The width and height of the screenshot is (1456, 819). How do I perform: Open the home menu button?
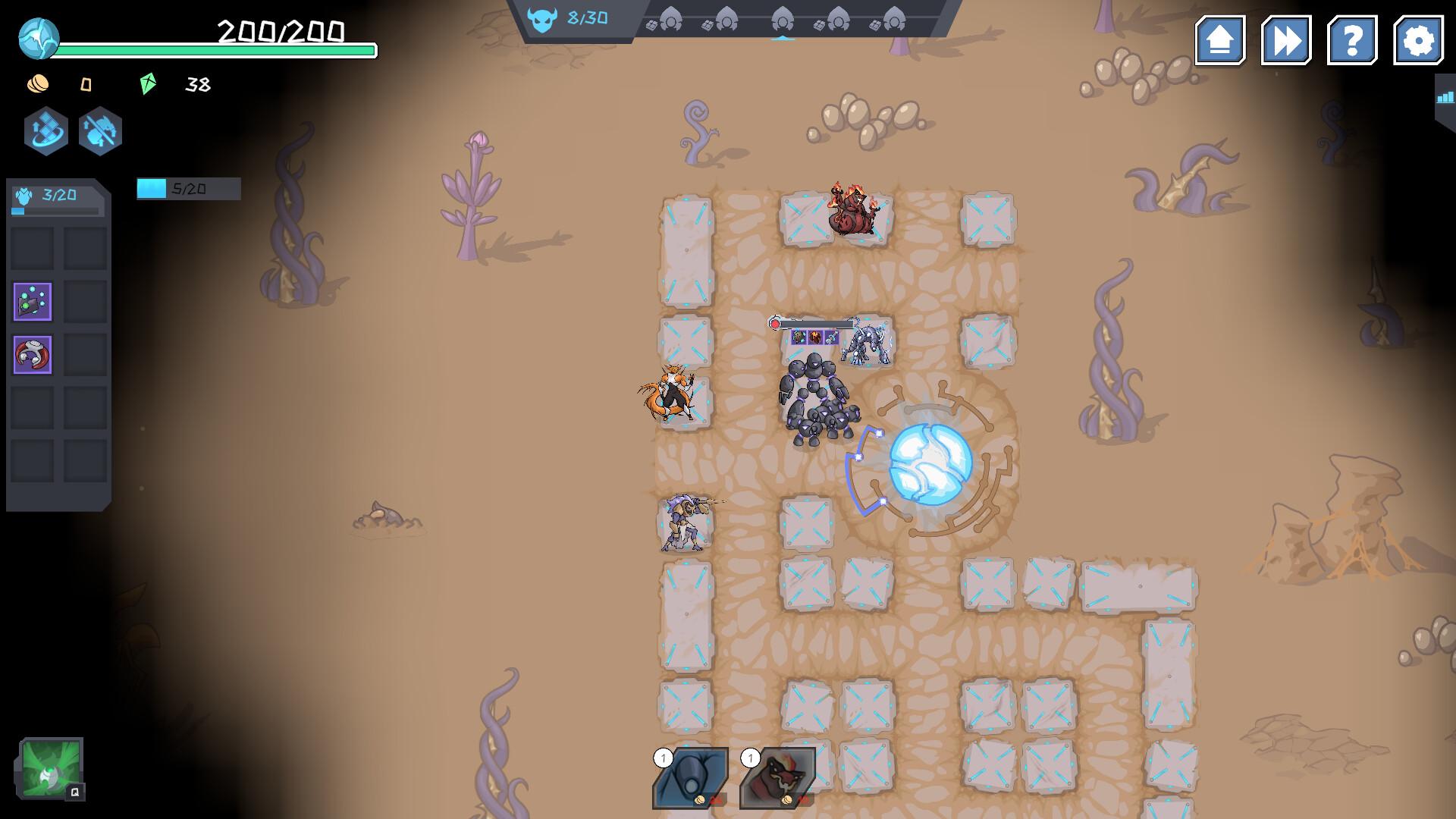tap(1220, 40)
